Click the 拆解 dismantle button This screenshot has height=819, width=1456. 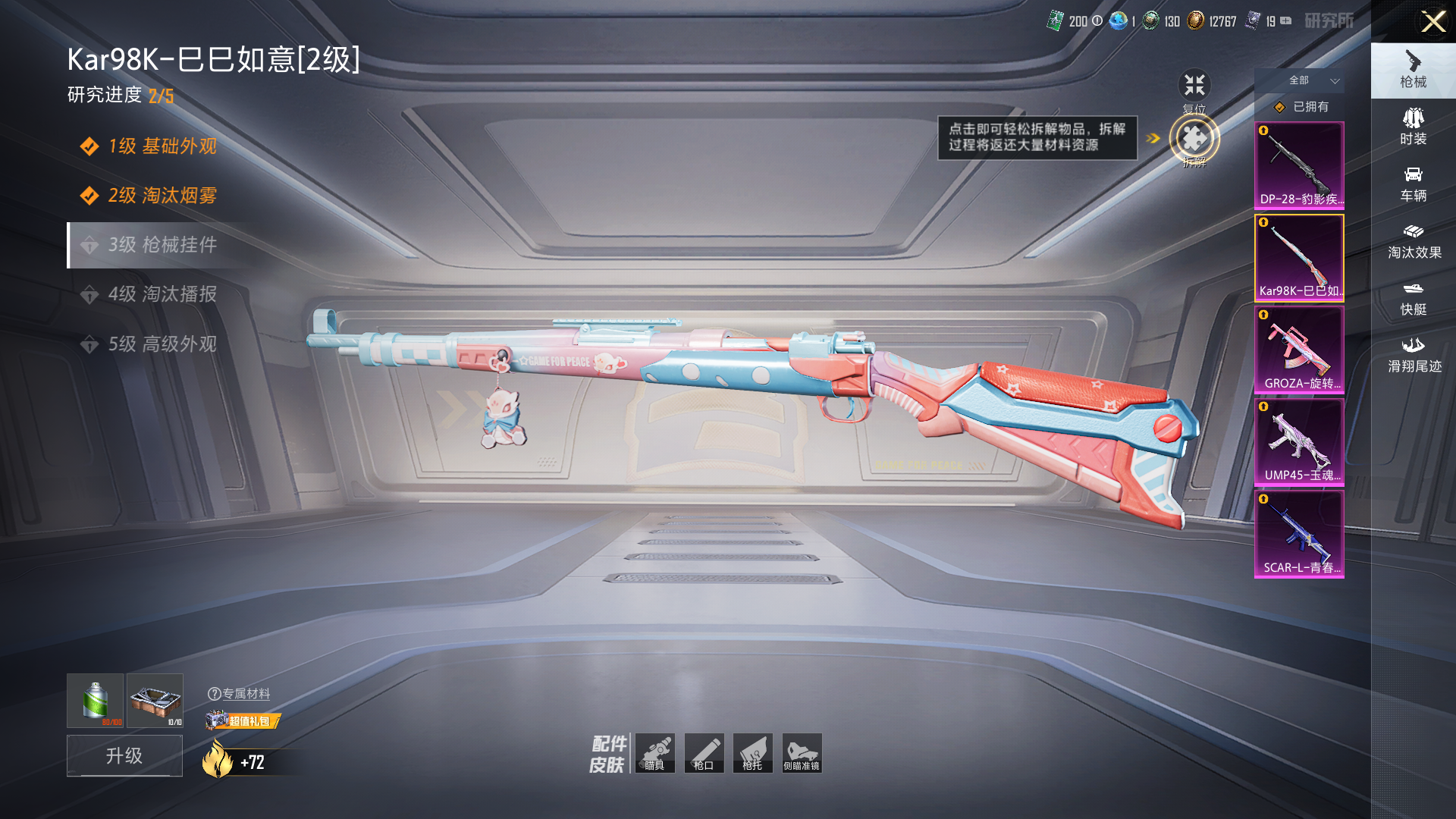pos(1194,140)
